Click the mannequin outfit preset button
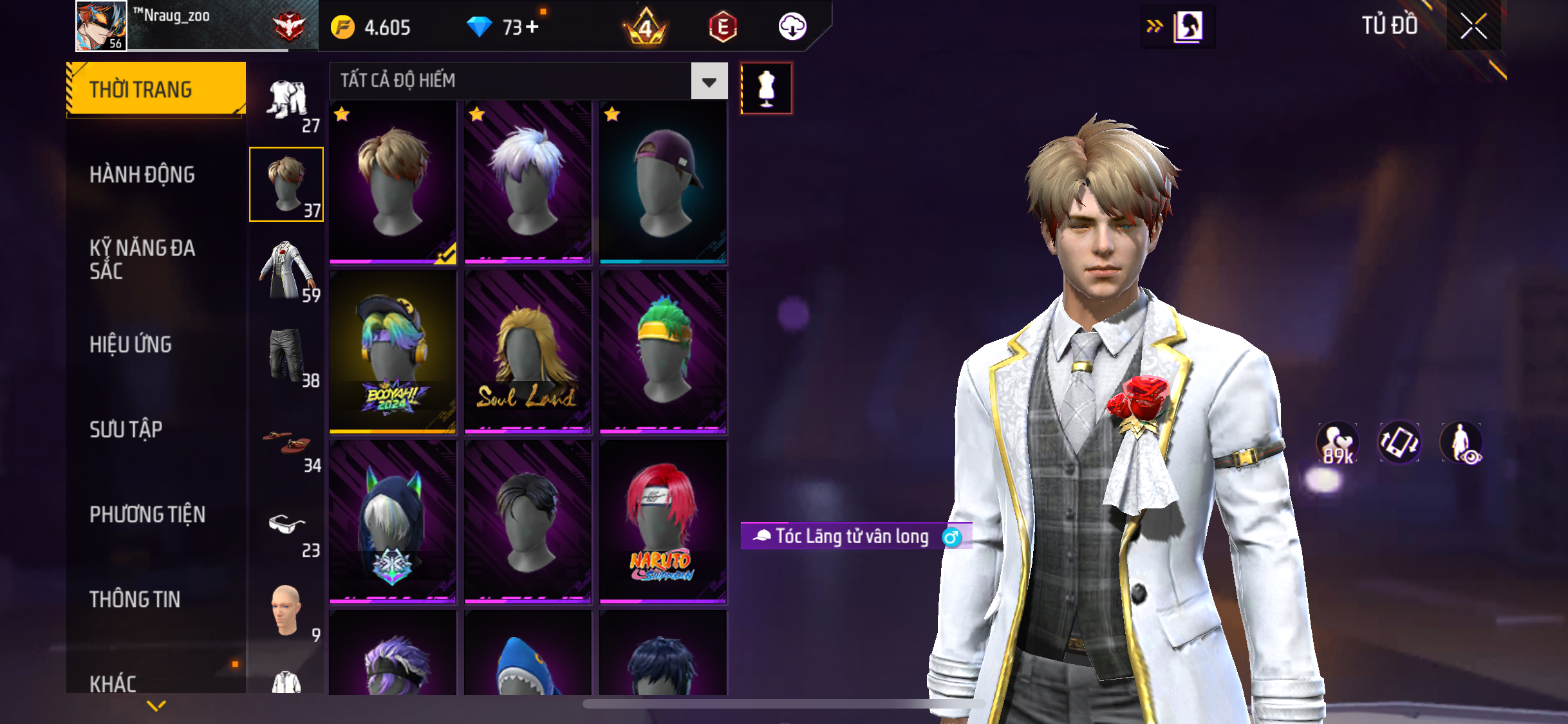 click(x=766, y=89)
